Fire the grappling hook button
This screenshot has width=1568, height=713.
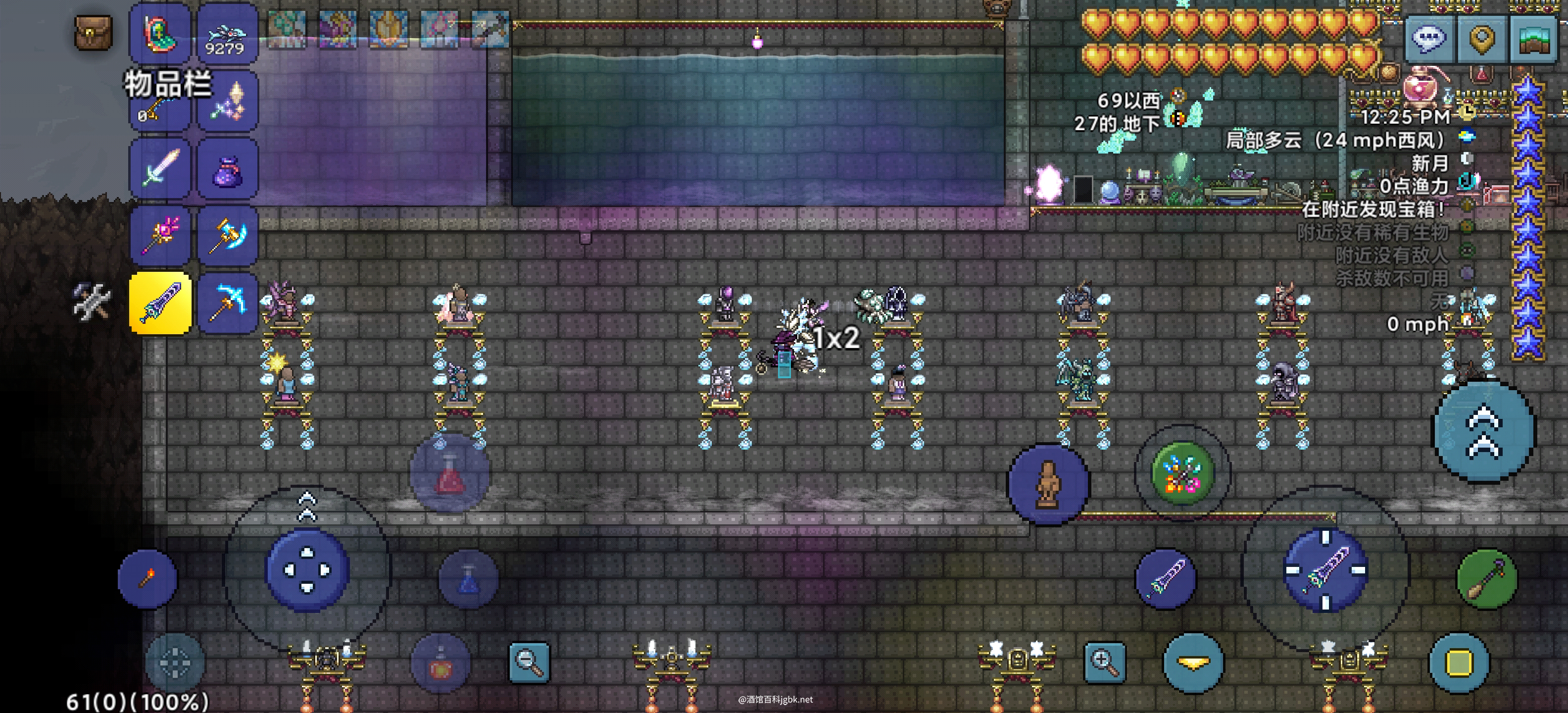click(1485, 578)
